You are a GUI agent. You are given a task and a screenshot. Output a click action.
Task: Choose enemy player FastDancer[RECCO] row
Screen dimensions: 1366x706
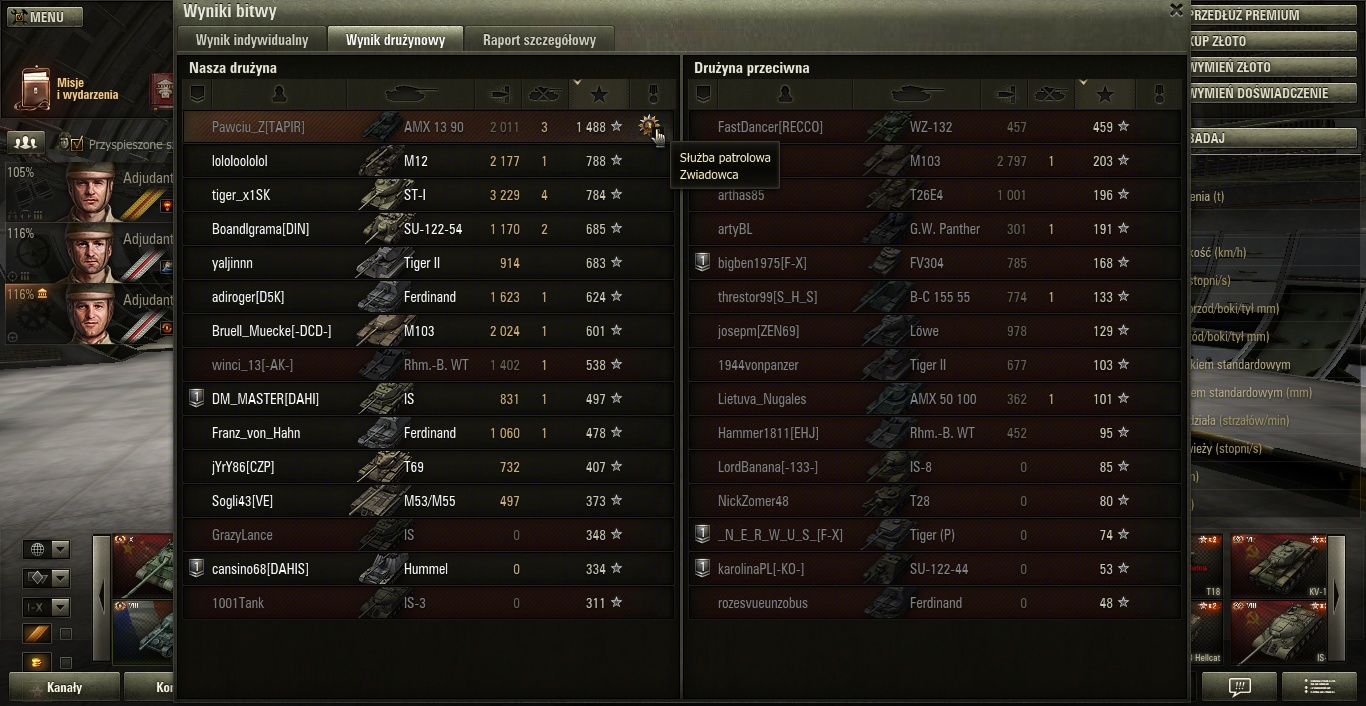coord(900,127)
